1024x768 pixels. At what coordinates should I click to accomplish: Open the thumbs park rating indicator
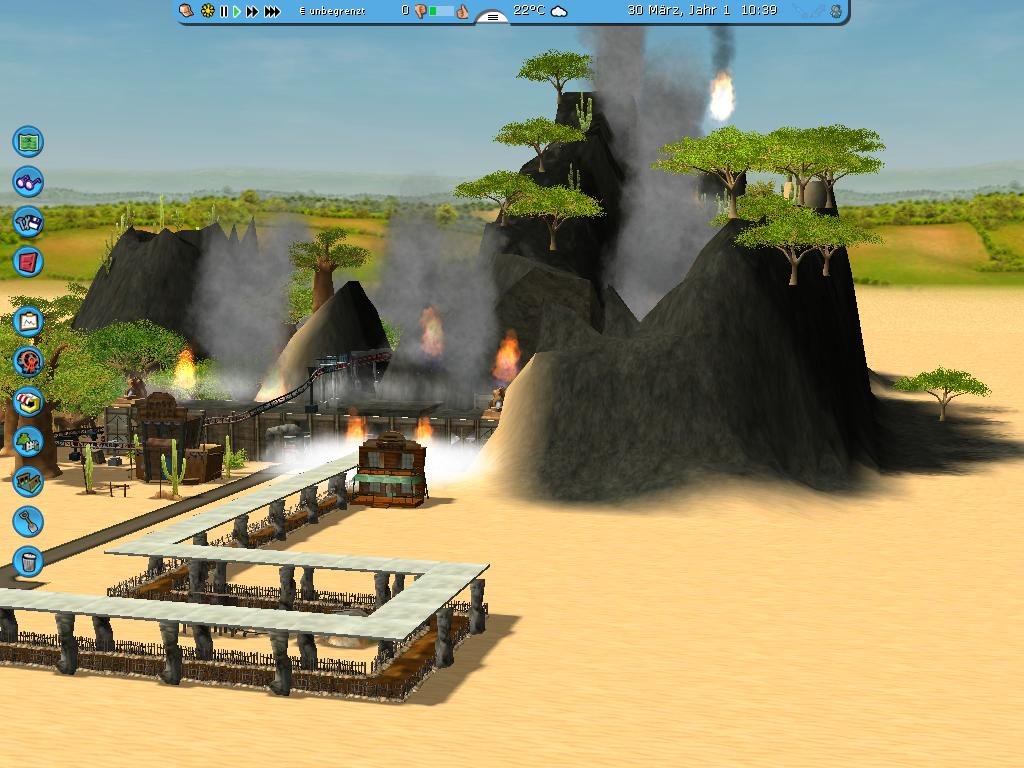pyautogui.click(x=441, y=11)
